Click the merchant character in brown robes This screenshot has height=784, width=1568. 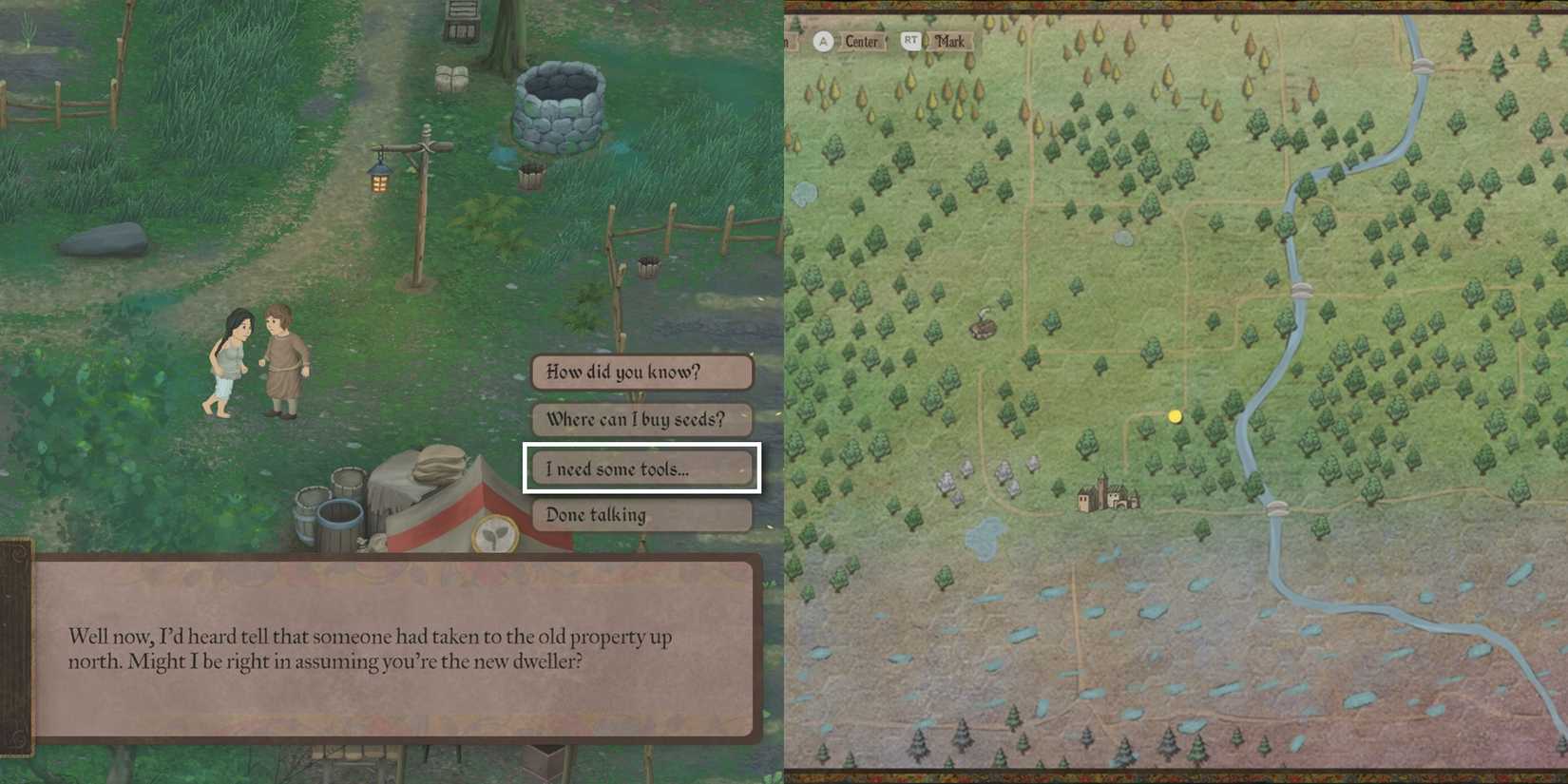click(283, 356)
